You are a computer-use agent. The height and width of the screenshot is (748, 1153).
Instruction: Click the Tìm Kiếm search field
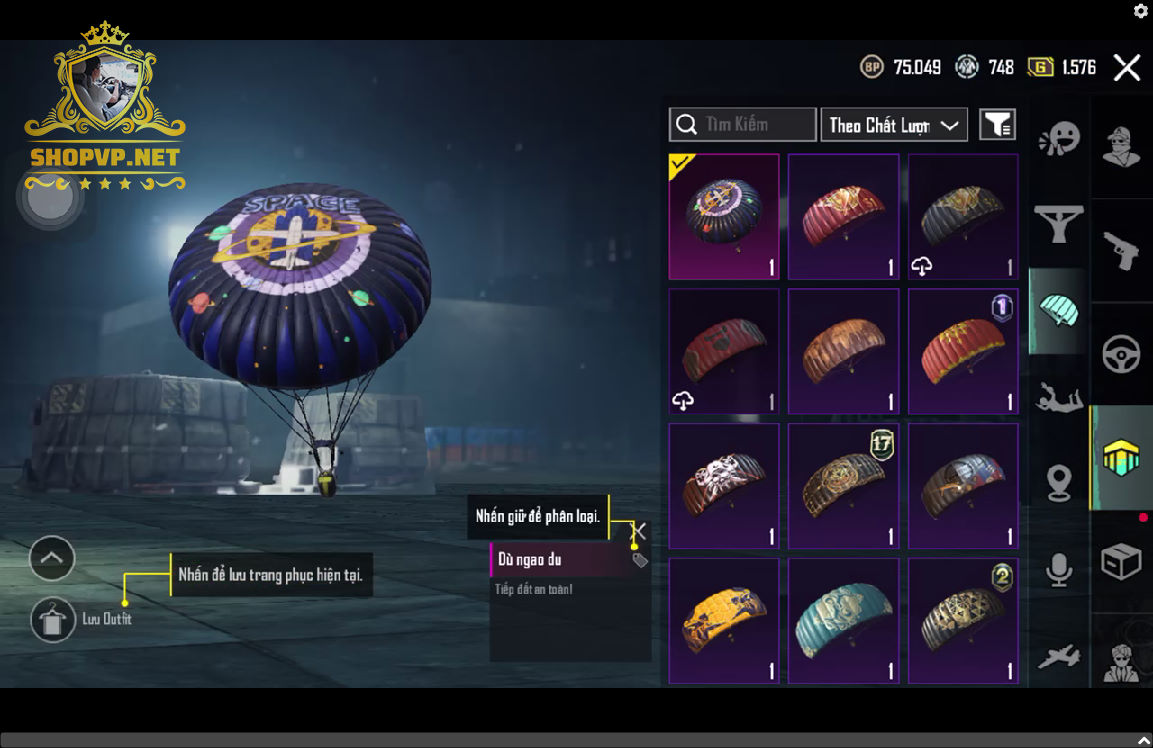pos(742,125)
